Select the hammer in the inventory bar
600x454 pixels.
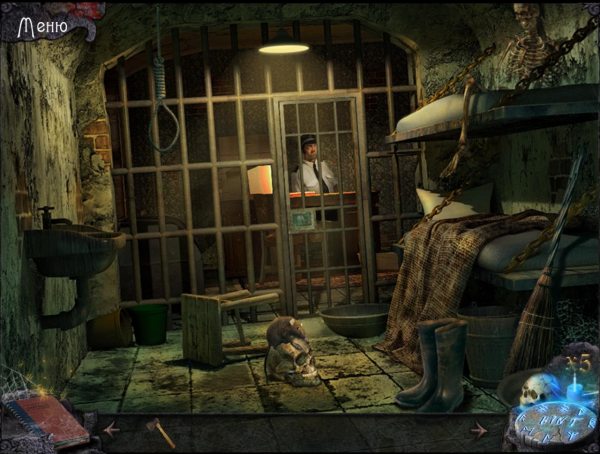[159, 431]
